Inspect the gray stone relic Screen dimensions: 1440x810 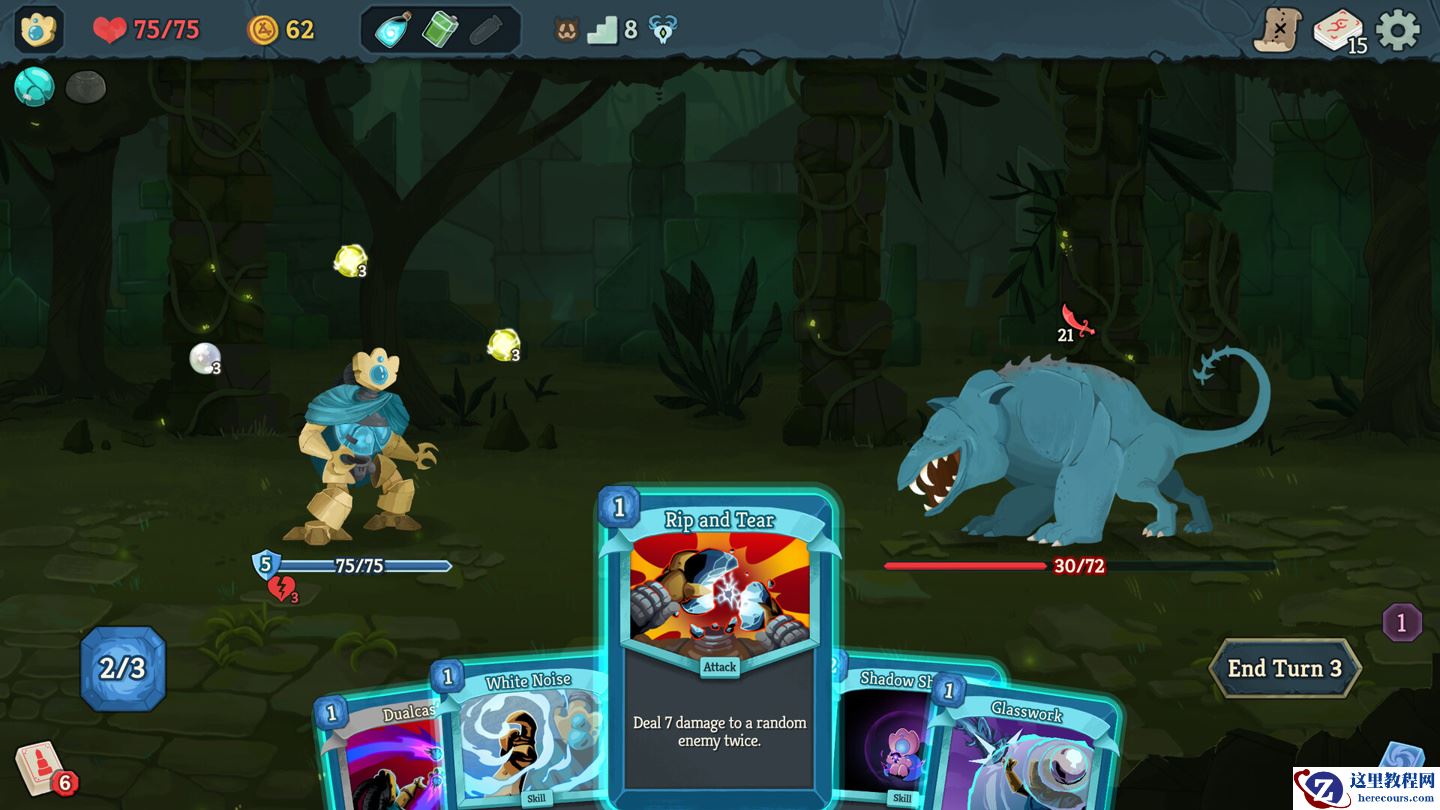pos(86,87)
